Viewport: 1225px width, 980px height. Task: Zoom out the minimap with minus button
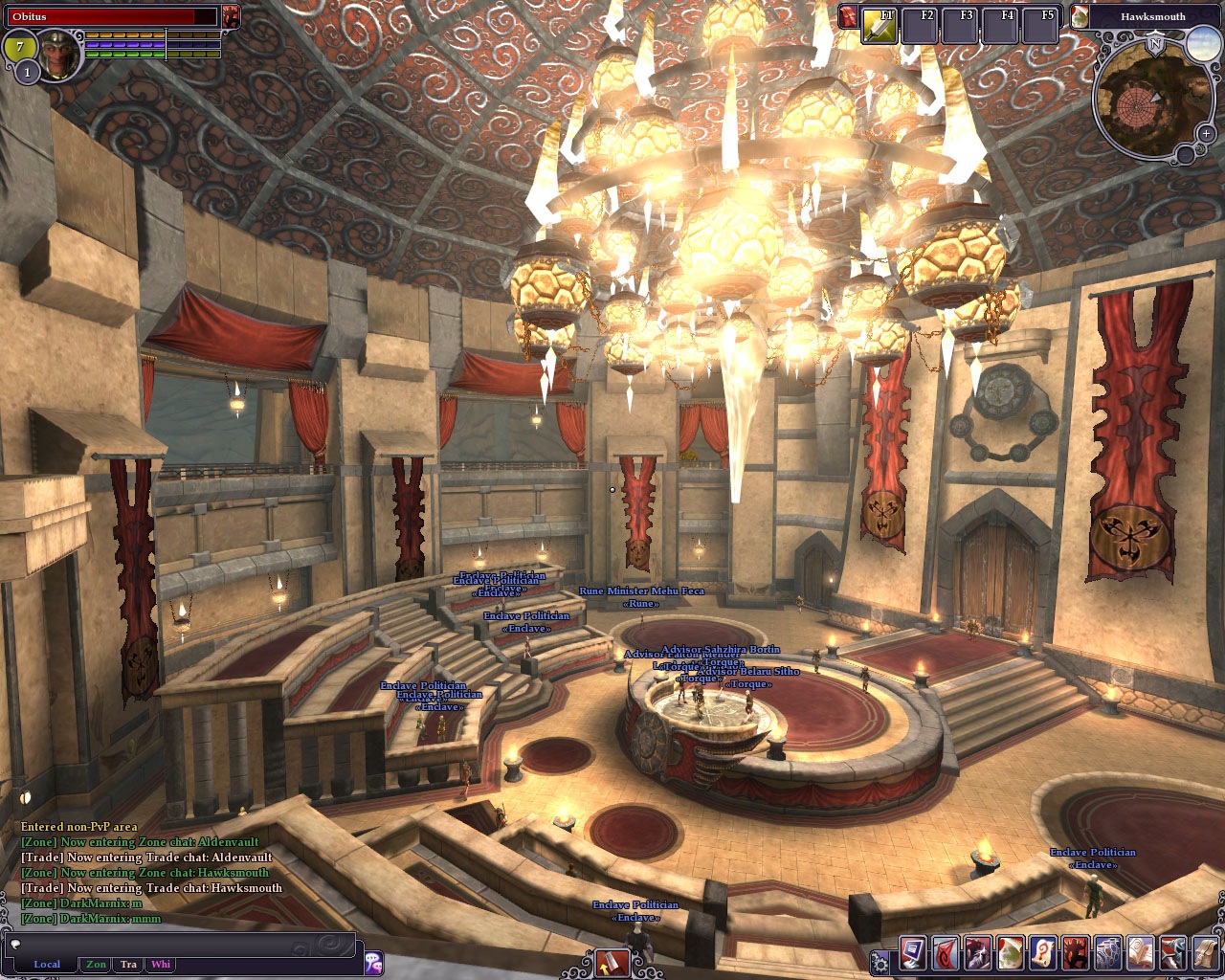(1186, 154)
